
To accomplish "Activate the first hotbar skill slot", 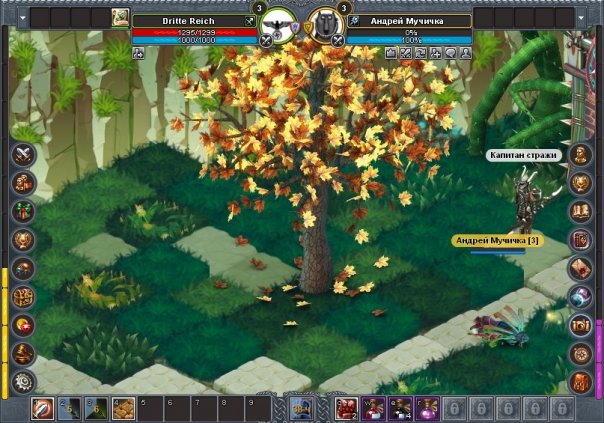I will tap(42, 408).
